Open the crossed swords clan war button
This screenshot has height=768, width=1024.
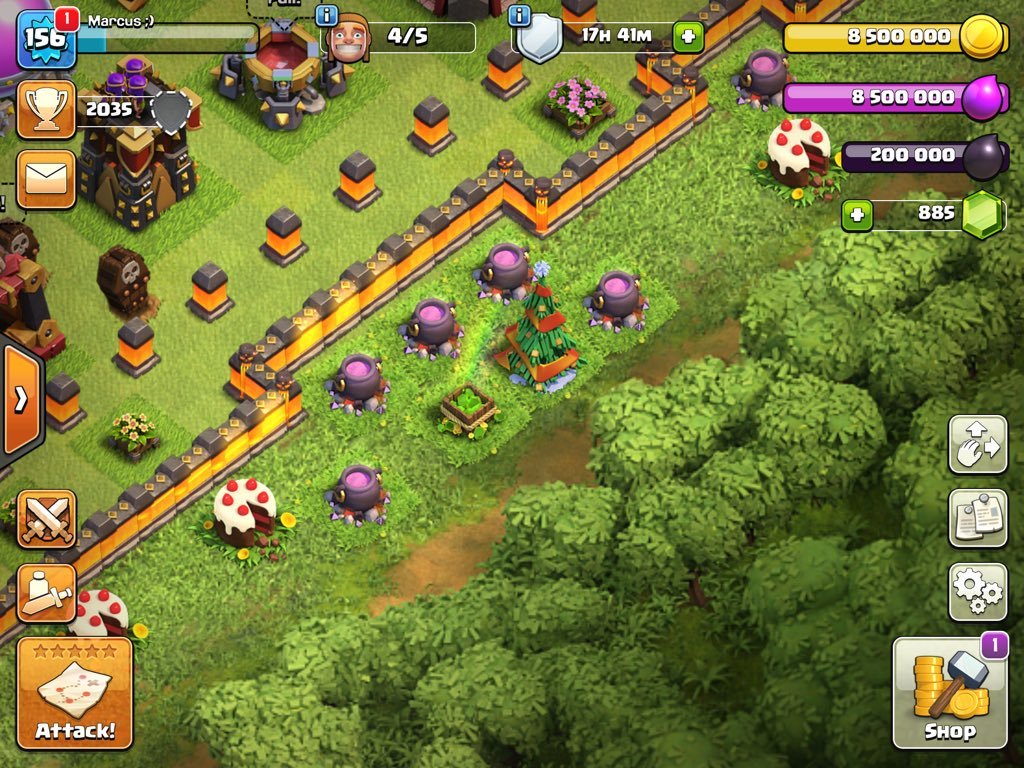[46, 519]
